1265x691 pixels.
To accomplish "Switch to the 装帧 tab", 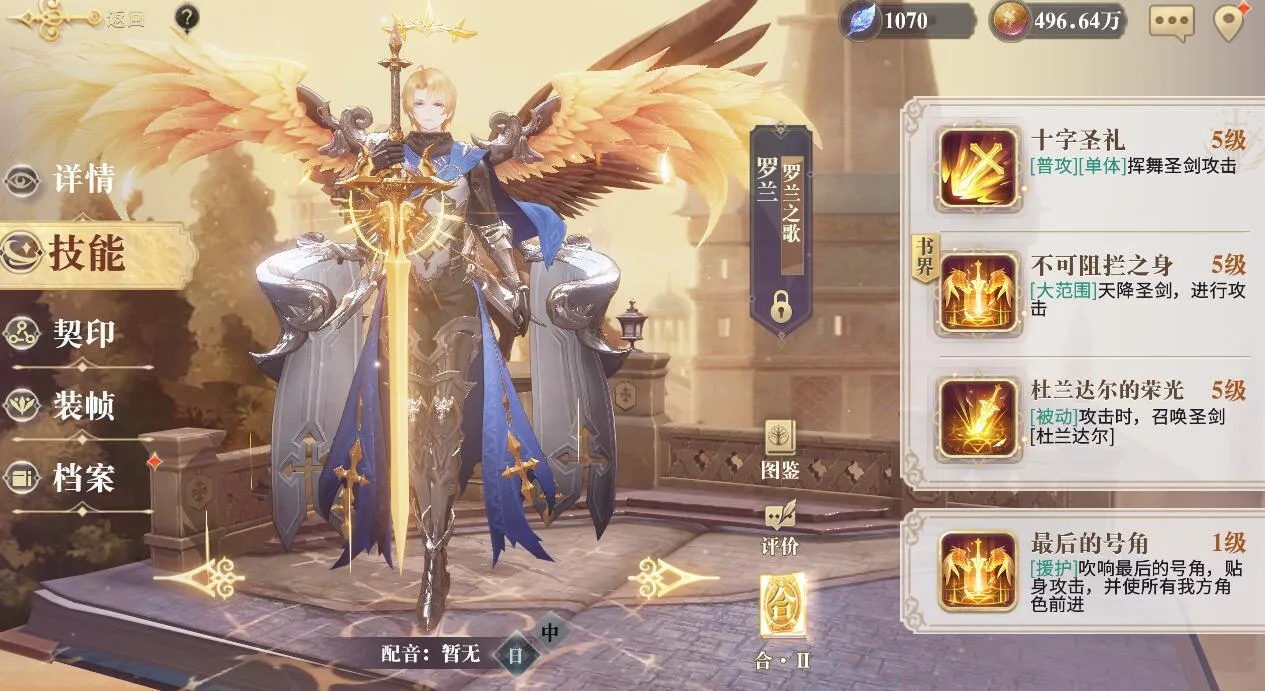I will (x=84, y=406).
